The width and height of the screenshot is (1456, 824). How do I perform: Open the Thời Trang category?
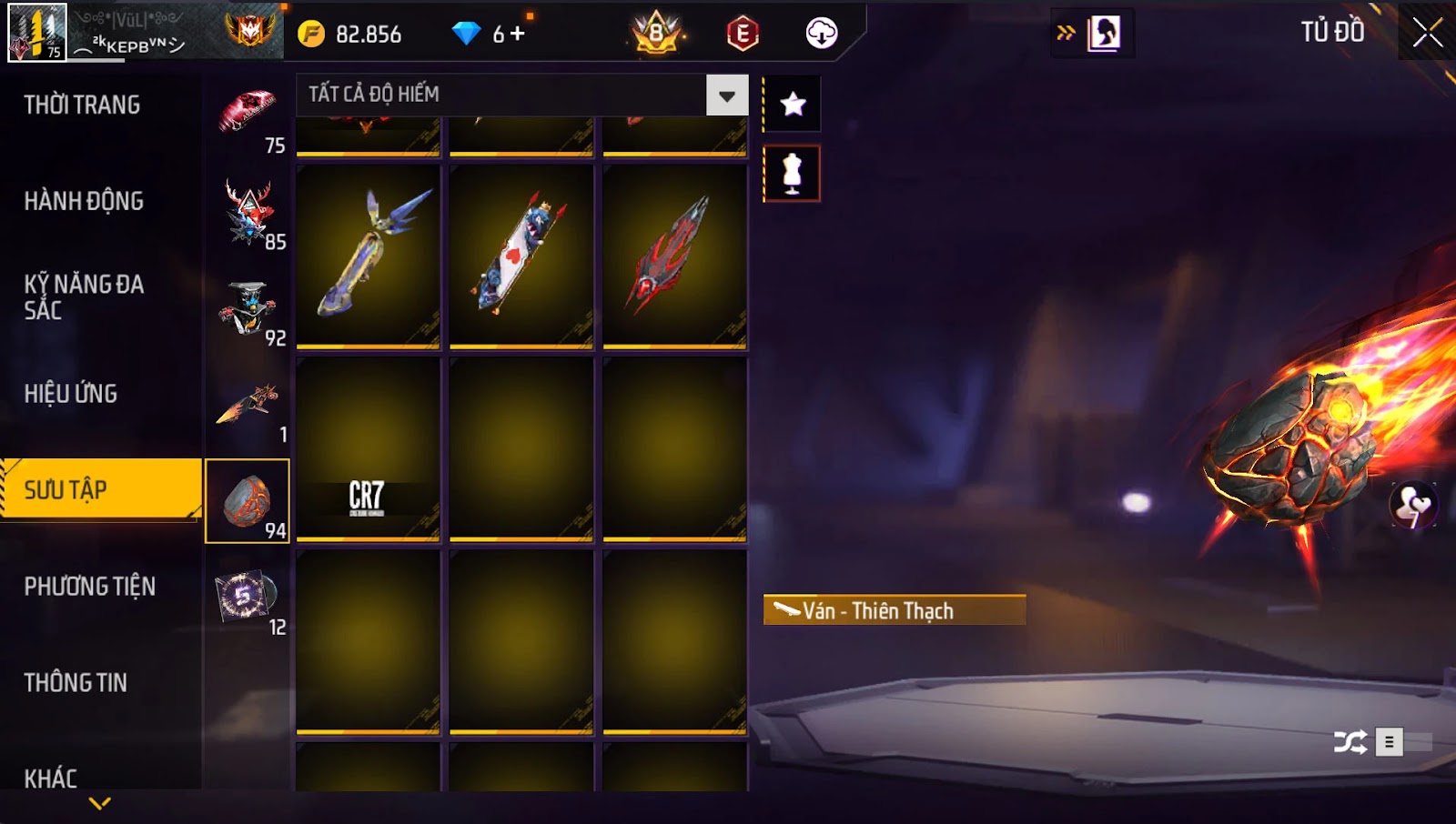[82, 105]
